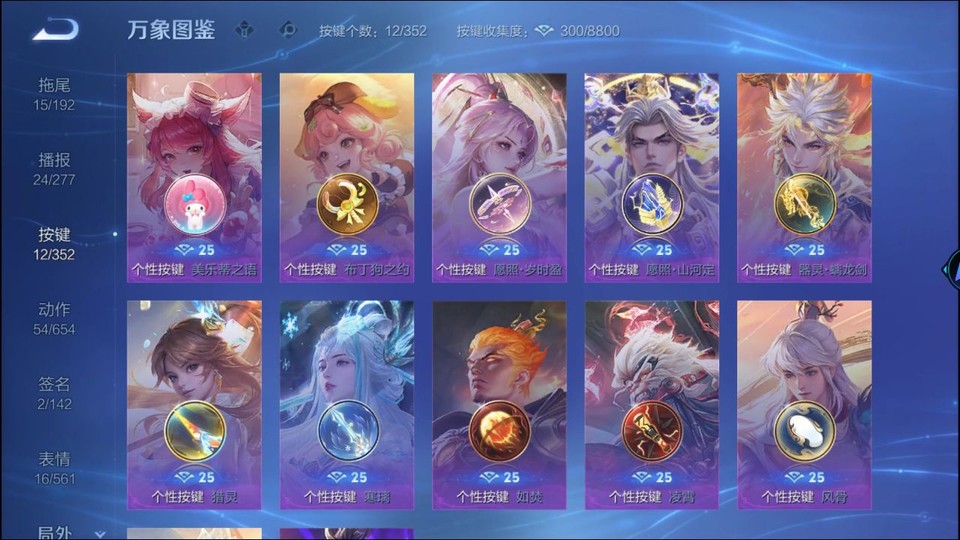Open the 播报 category tab
The width and height of the screenshot is (960, 540).
coord(55,169)
